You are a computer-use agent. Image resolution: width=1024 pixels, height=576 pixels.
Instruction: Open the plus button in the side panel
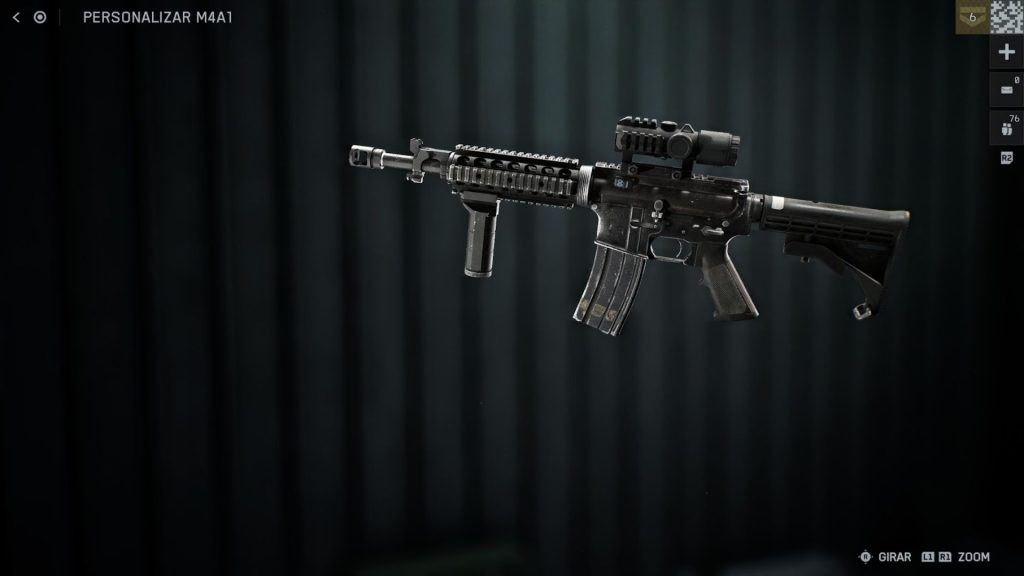pos(1006,53)
